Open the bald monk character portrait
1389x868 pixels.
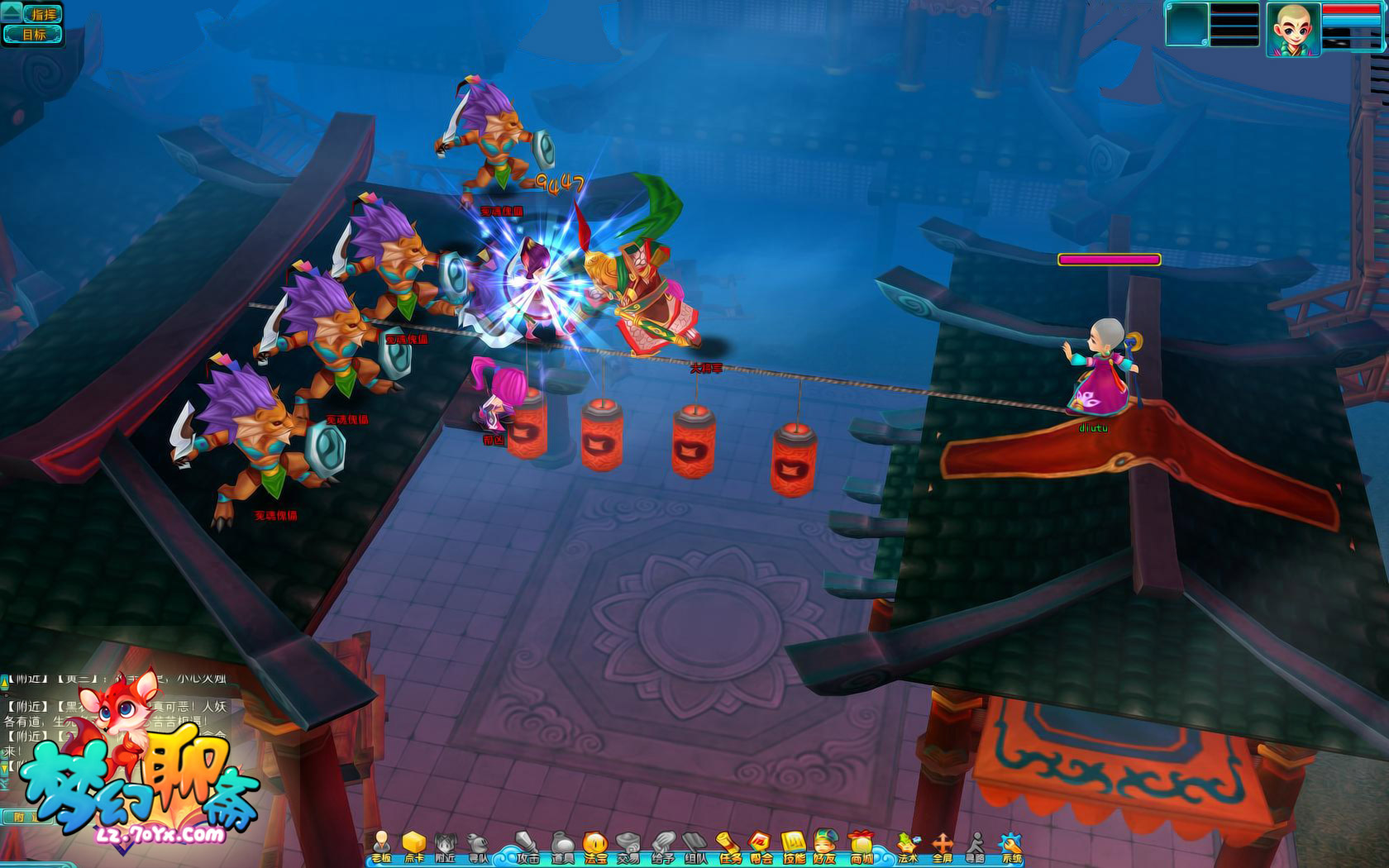1292,30
